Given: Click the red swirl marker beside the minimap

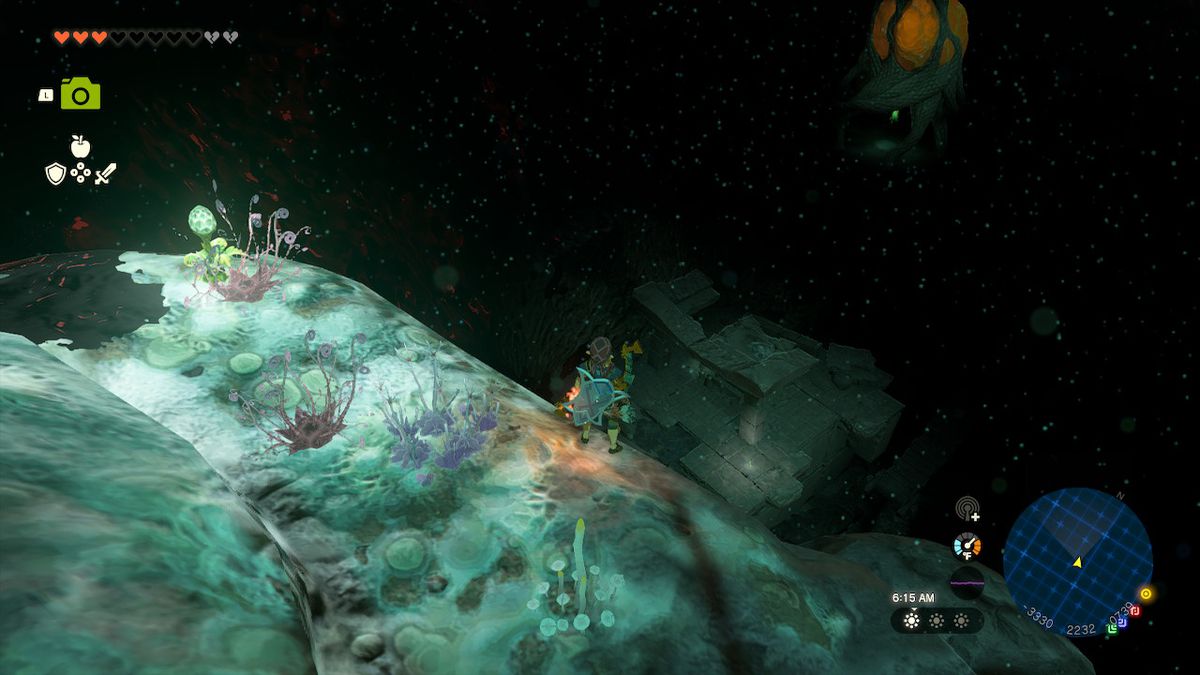Looking at the screenshot, I should tap(1135, 611).
